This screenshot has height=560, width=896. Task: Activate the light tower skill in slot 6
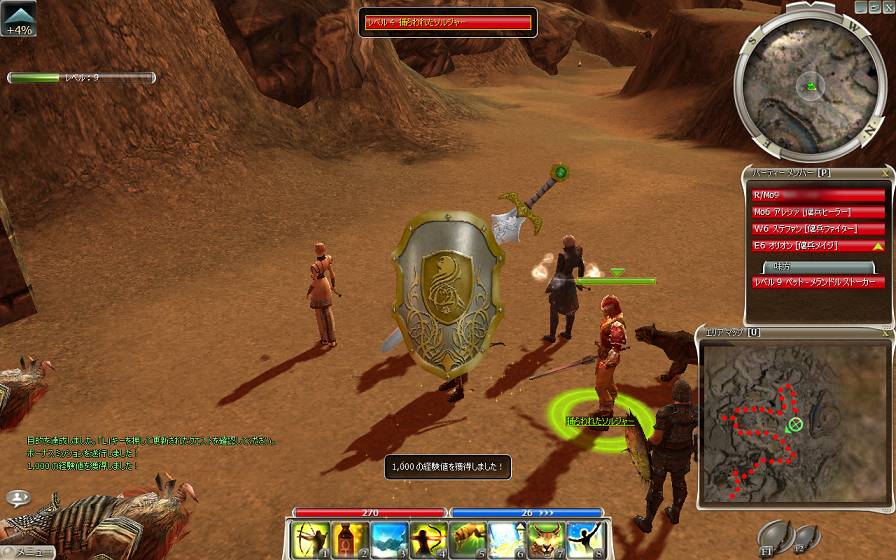[x=503, y=540]
